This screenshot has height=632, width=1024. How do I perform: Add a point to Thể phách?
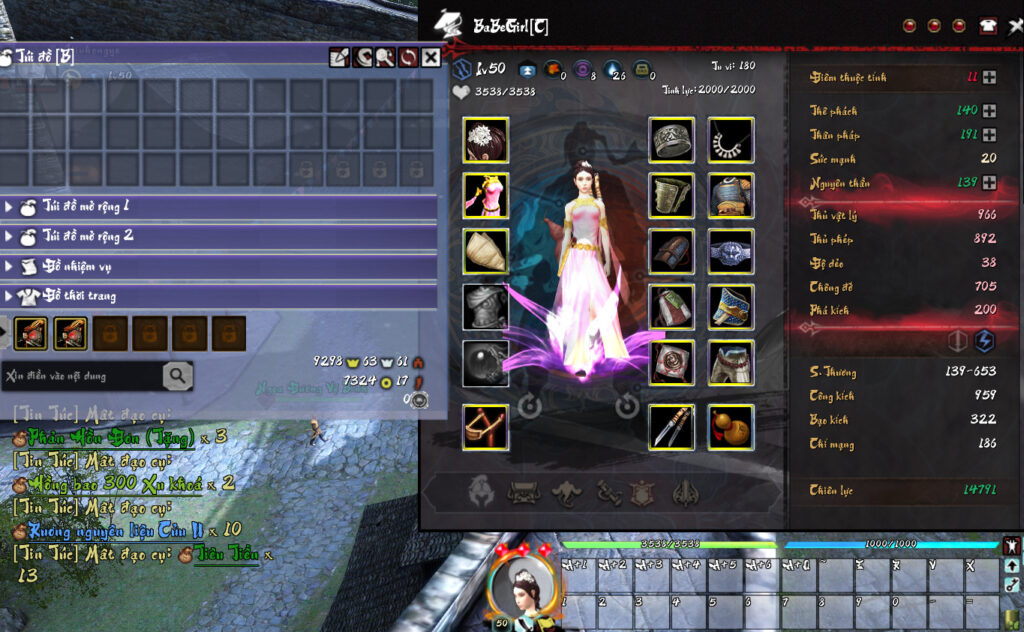pos(989,111)
